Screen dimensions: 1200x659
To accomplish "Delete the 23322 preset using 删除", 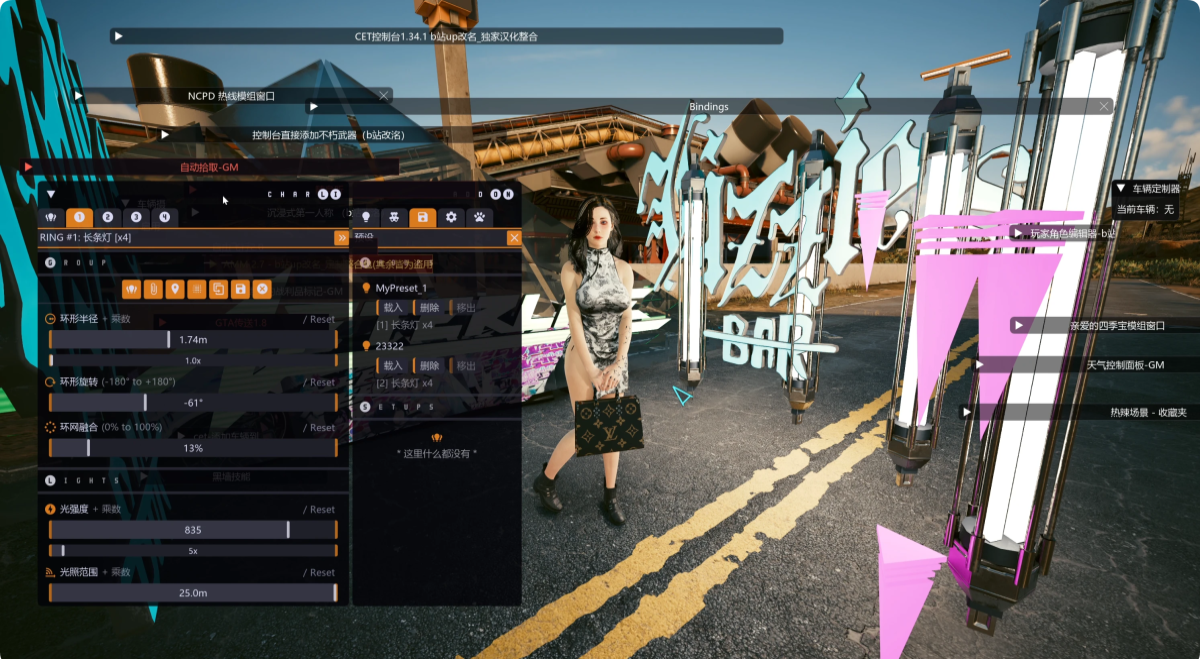I will 429,367.
